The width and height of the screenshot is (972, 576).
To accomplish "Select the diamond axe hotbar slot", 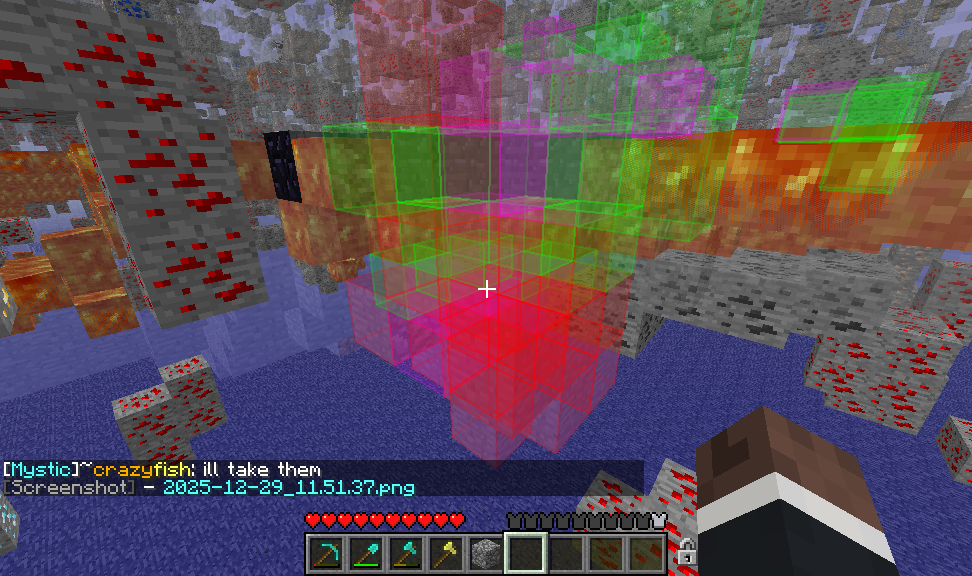I will tap(405, 551).
